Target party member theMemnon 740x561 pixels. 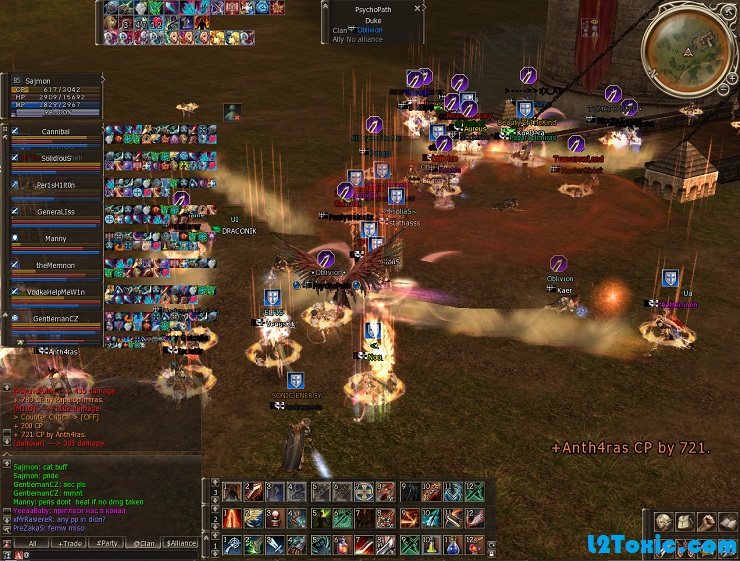pos(56,265)
